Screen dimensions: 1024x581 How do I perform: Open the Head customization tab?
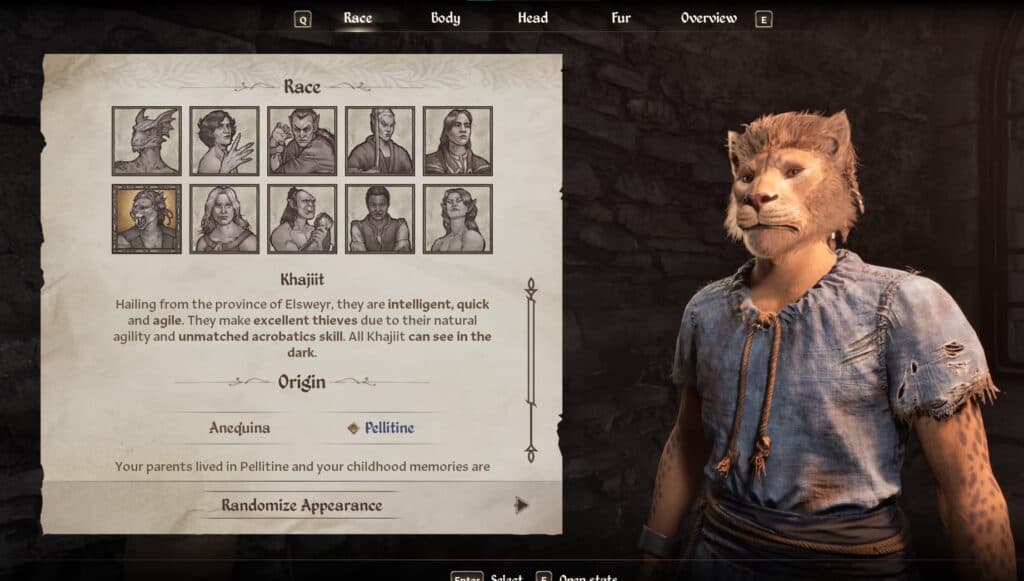(532, 18)
